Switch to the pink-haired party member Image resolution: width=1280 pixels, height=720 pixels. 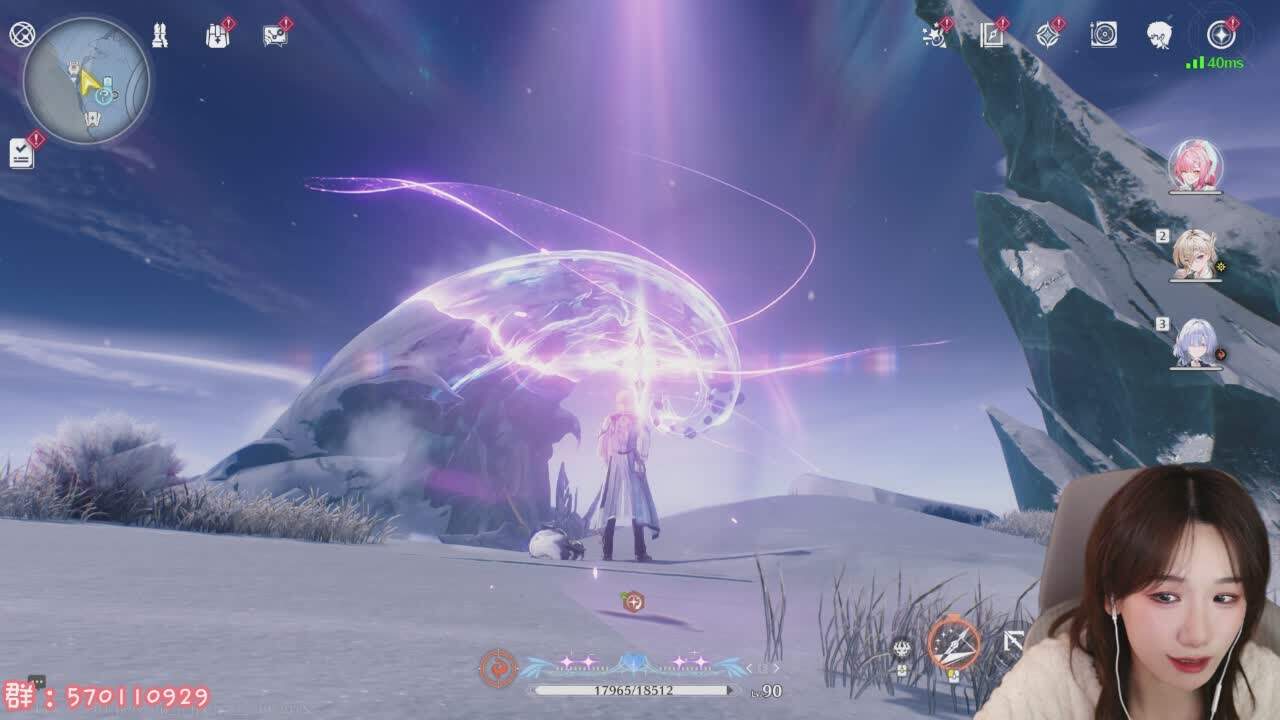1195,165
